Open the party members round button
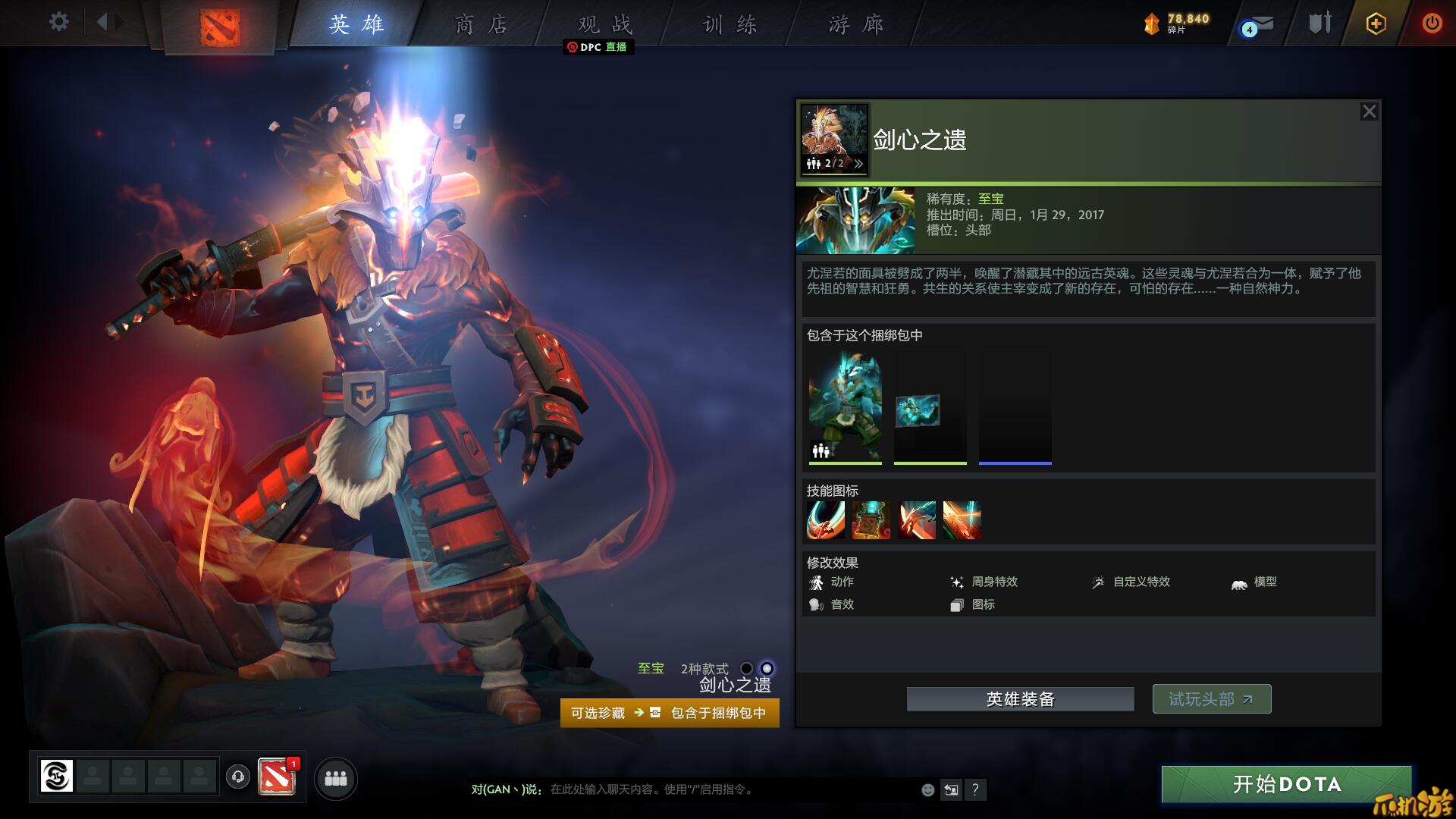The height and width of the screenshot is (819, 1456). click(335, 779)
